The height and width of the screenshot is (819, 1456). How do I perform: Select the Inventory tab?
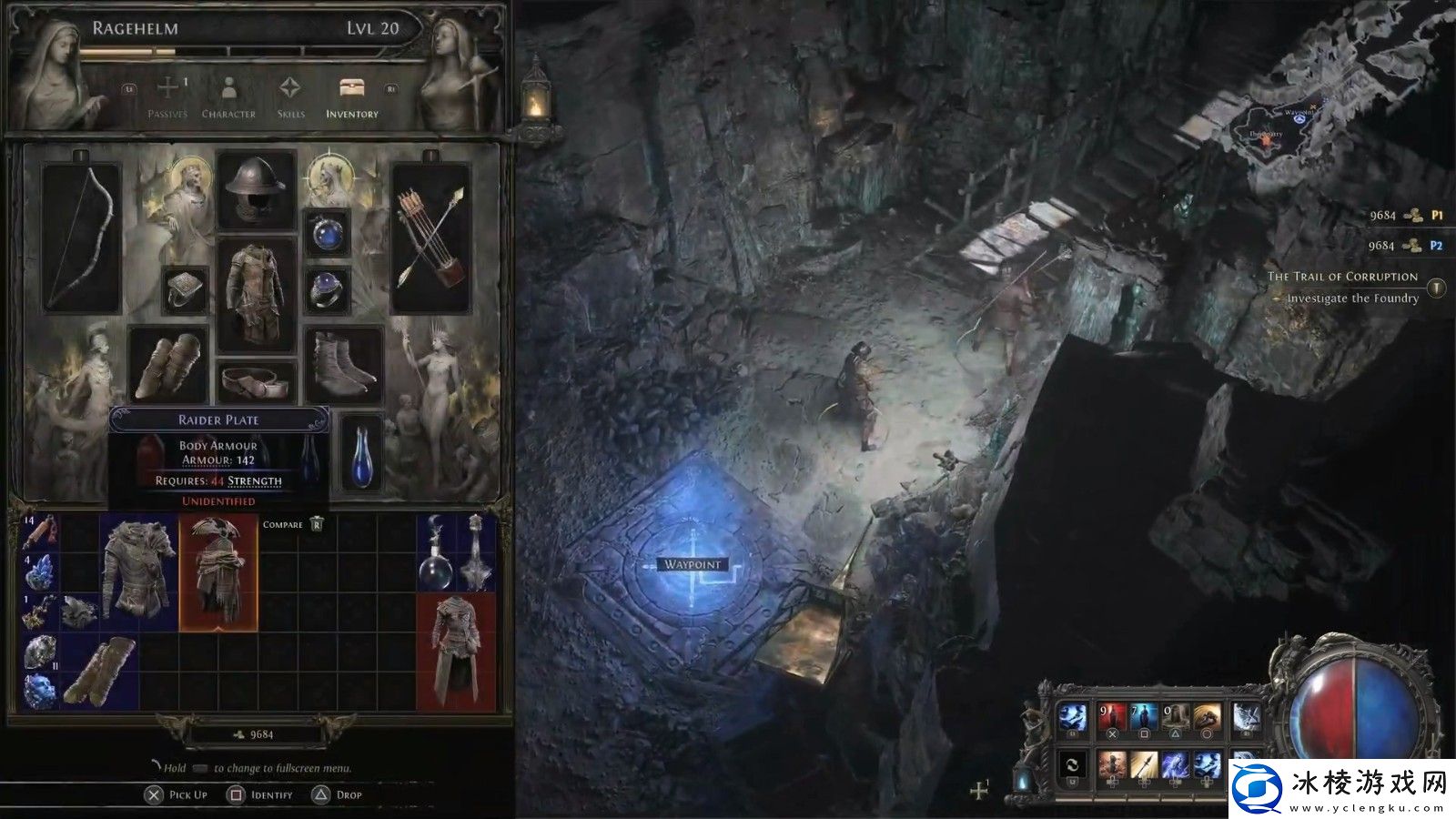(352, 97)
